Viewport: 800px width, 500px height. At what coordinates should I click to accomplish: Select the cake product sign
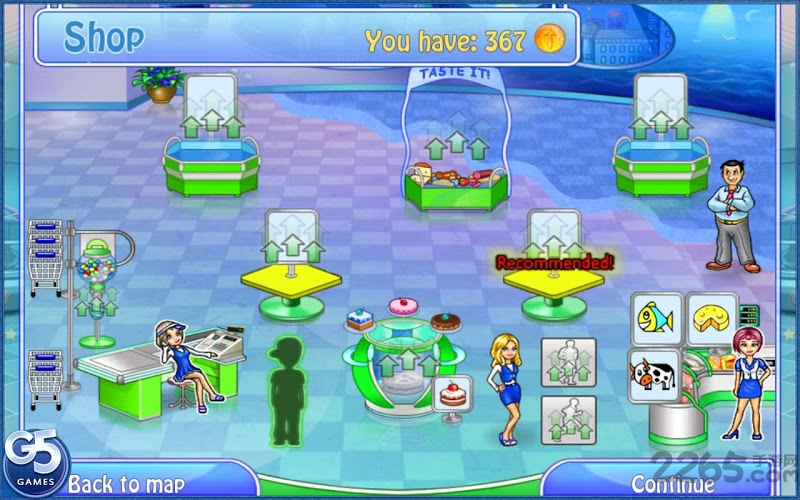point(453,391)
